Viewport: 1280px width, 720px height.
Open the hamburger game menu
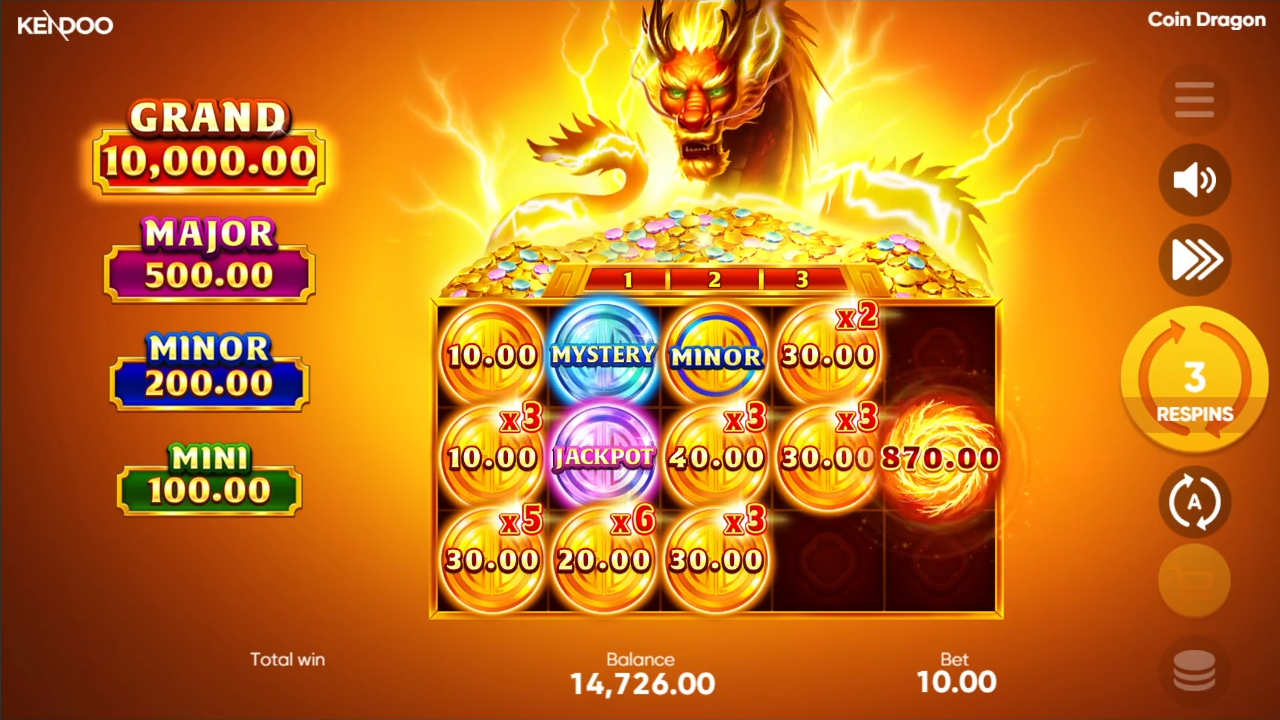coord(1194,99)
